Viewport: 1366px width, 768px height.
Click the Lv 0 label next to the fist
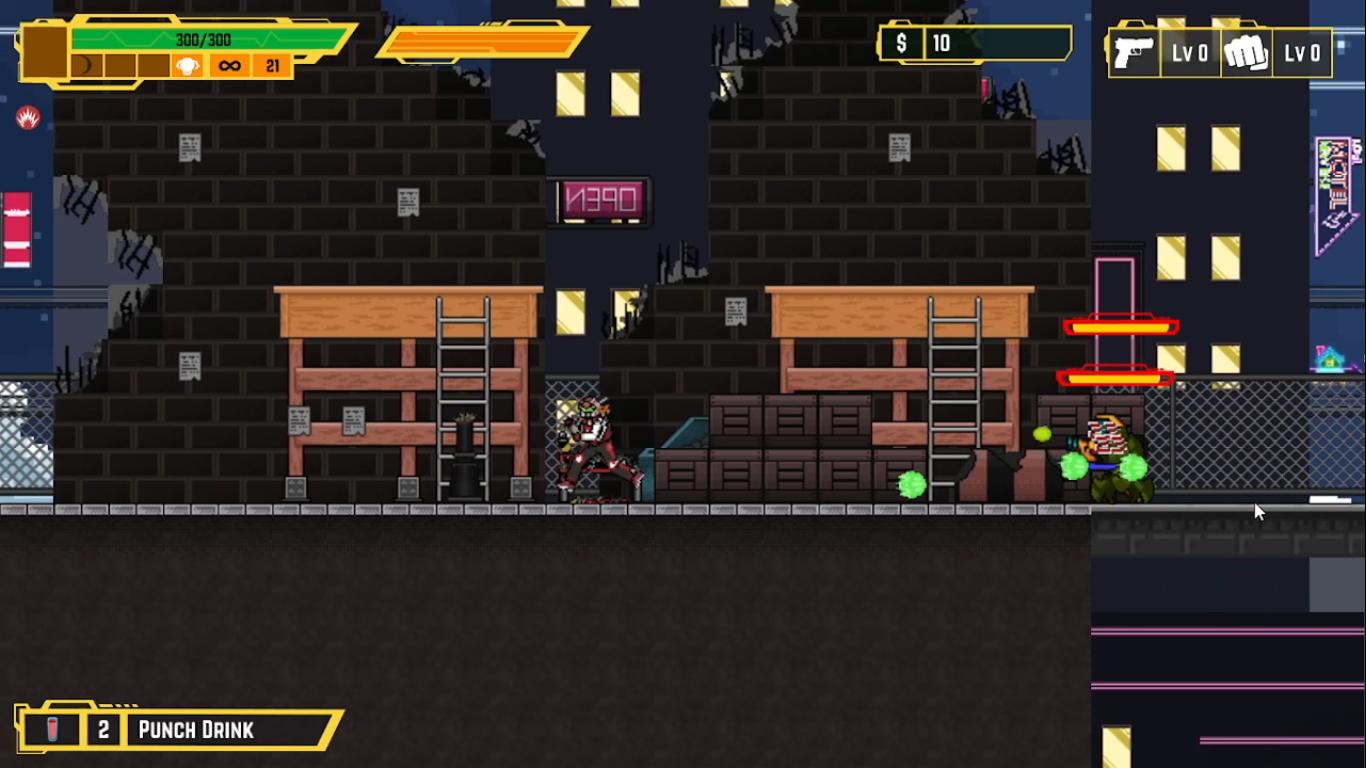(1304, 52)
